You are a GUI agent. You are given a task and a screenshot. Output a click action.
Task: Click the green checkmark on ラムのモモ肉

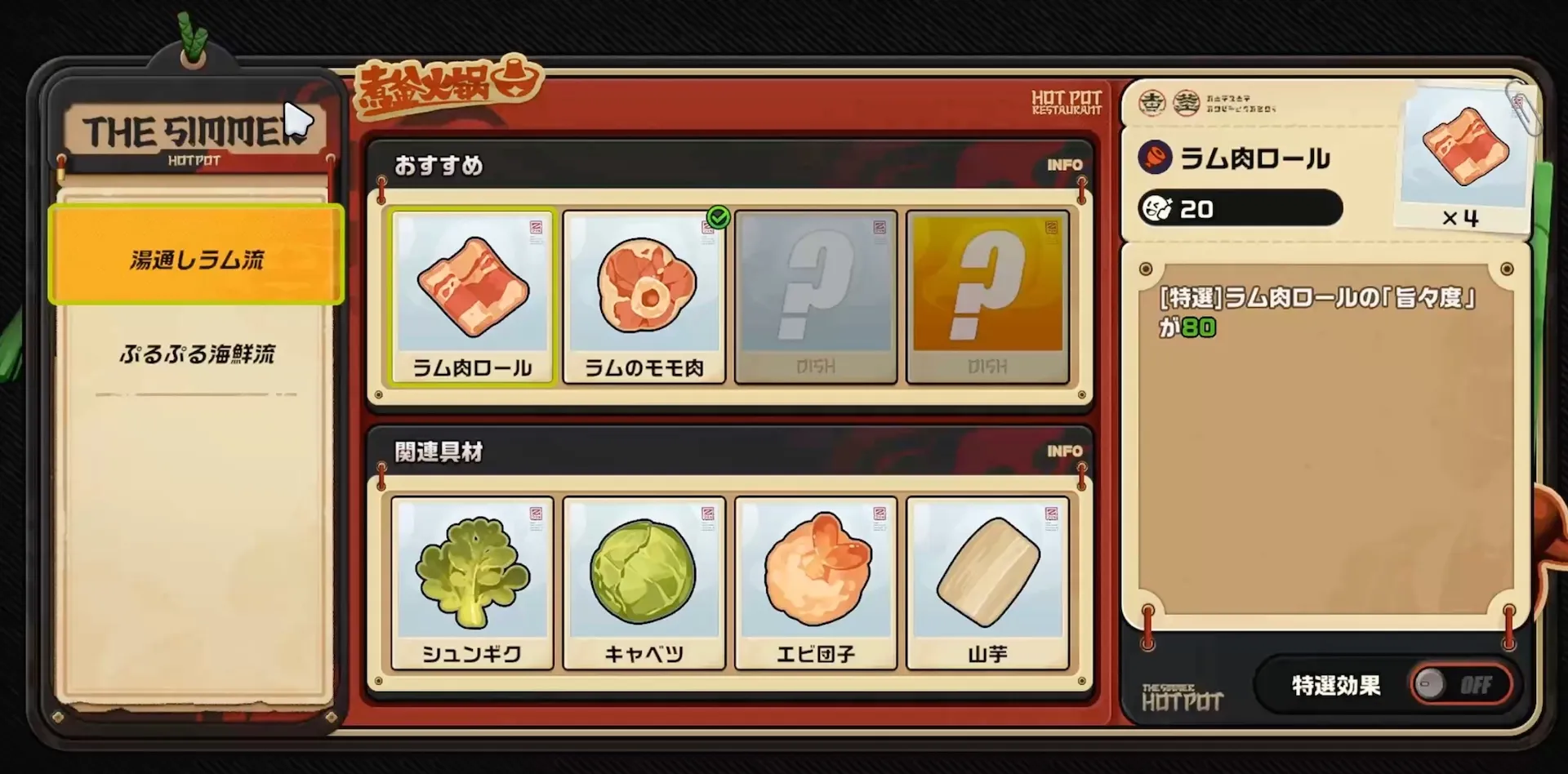click(717, 218)
